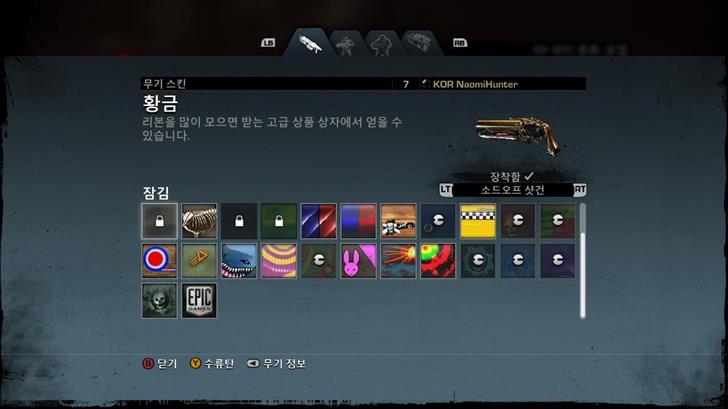Viewport: 728px width, 409px height.
Task: Select the shark face weapon skin
Action: pos(239,261)
